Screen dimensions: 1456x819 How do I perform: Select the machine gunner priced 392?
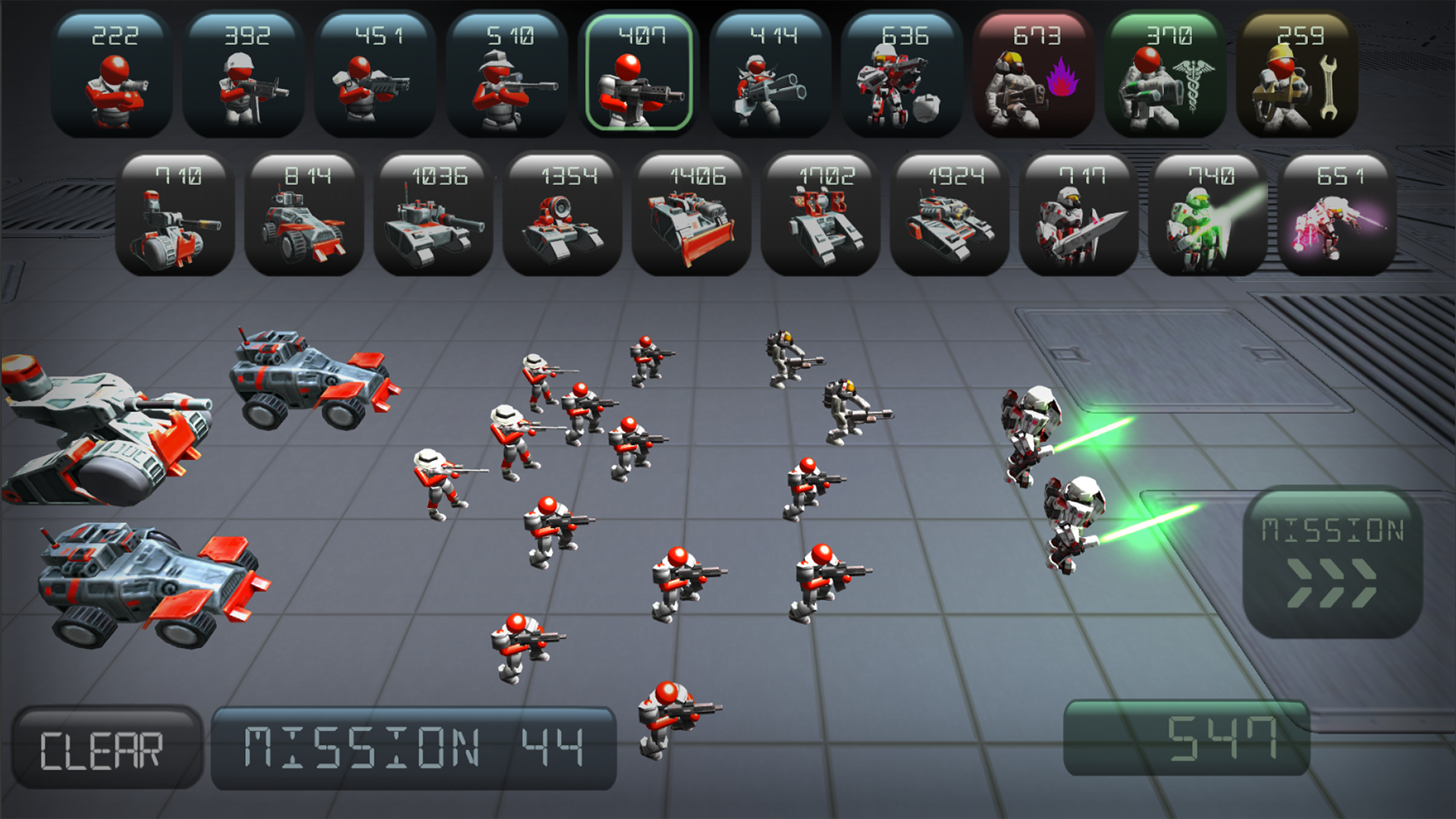coord(241,72)
